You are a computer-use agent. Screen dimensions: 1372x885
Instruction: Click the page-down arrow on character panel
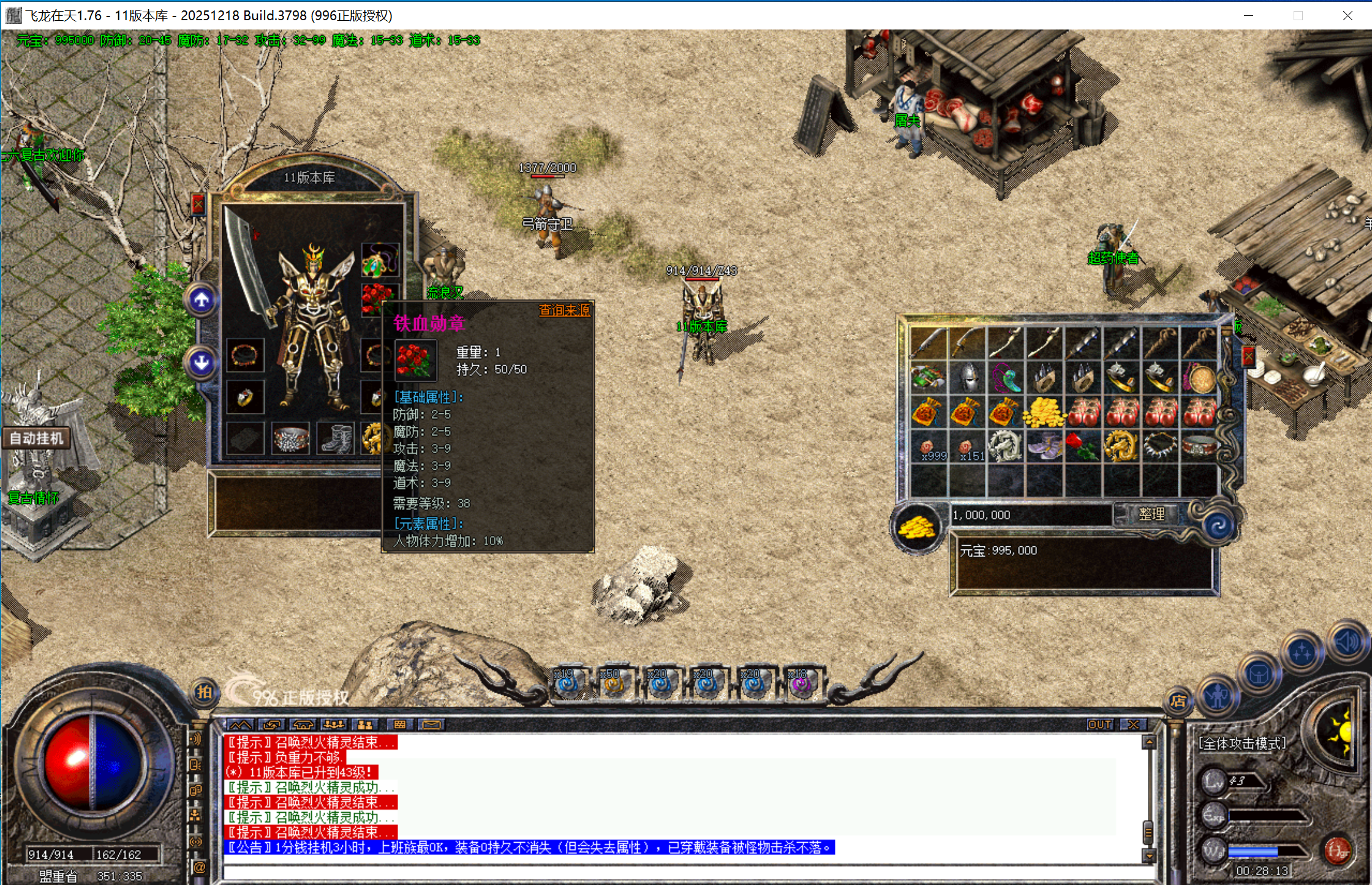point(202,363)
